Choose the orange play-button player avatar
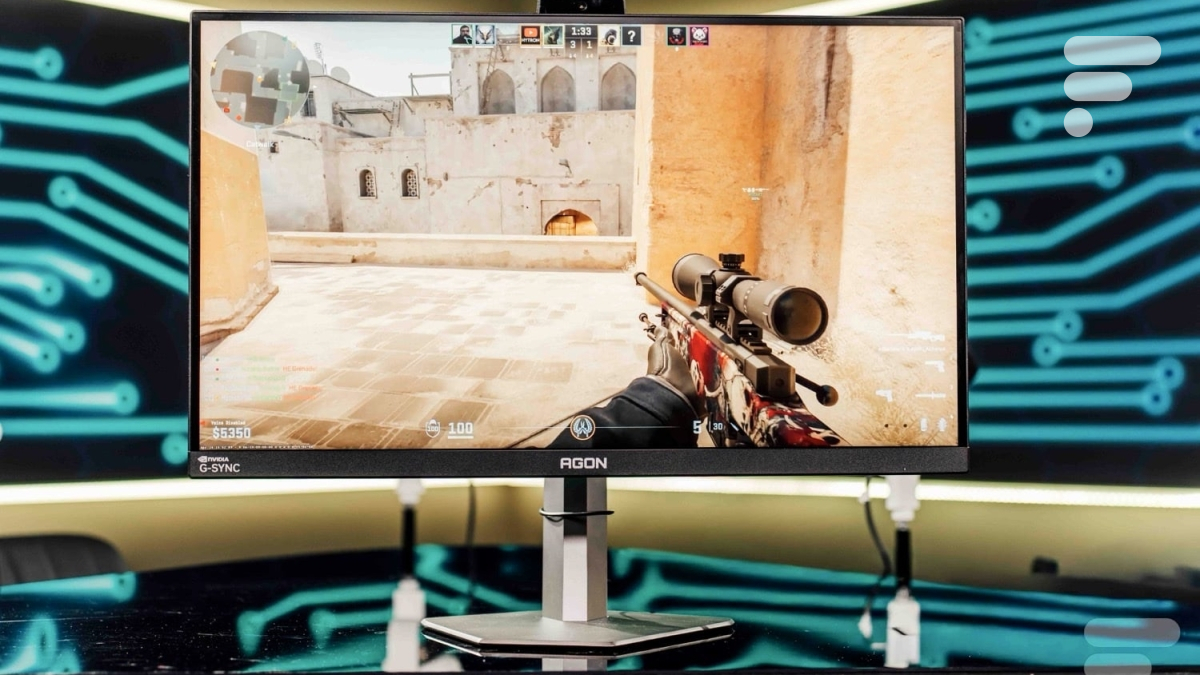The height and width of the screenshot is (675, 1200). point(530,36)
